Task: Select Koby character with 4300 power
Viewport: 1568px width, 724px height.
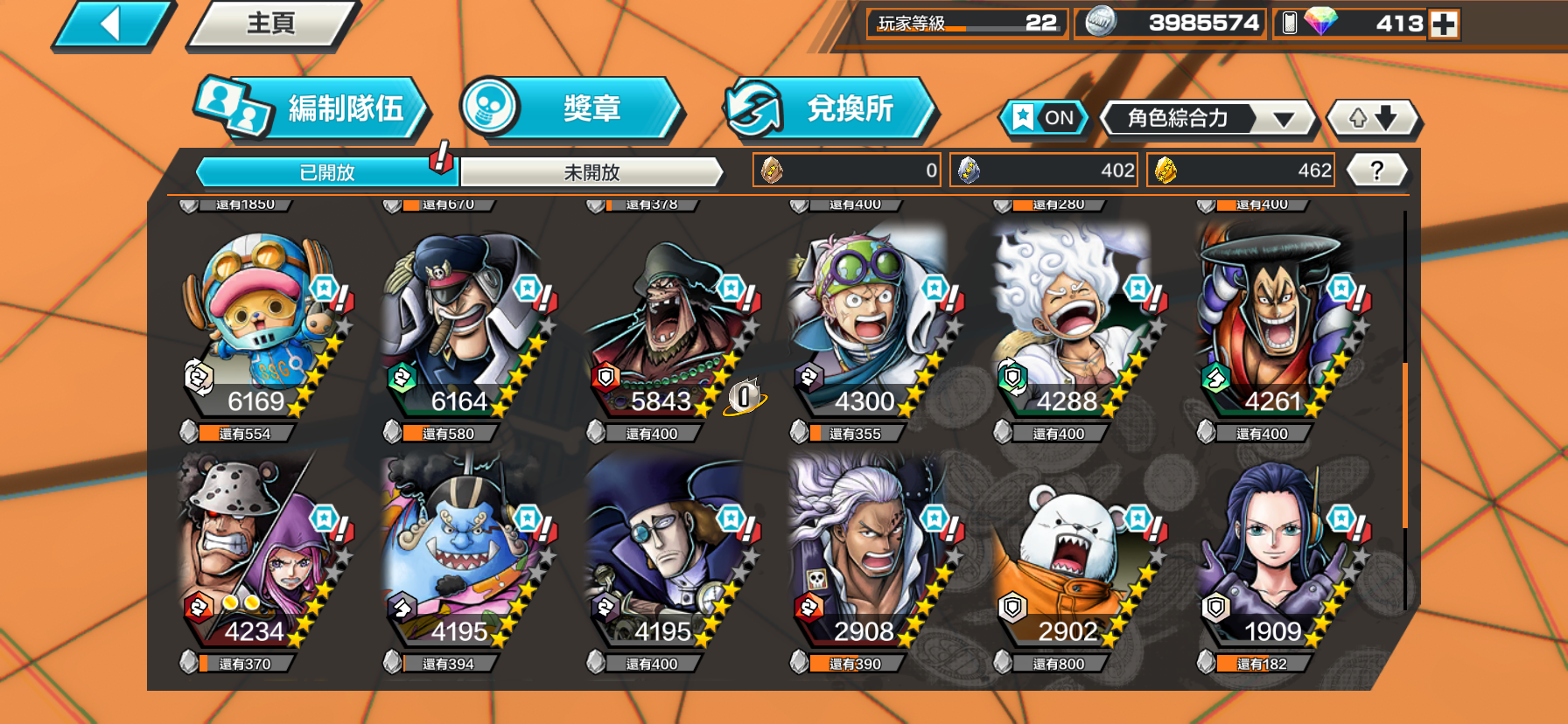Action: 870,324
